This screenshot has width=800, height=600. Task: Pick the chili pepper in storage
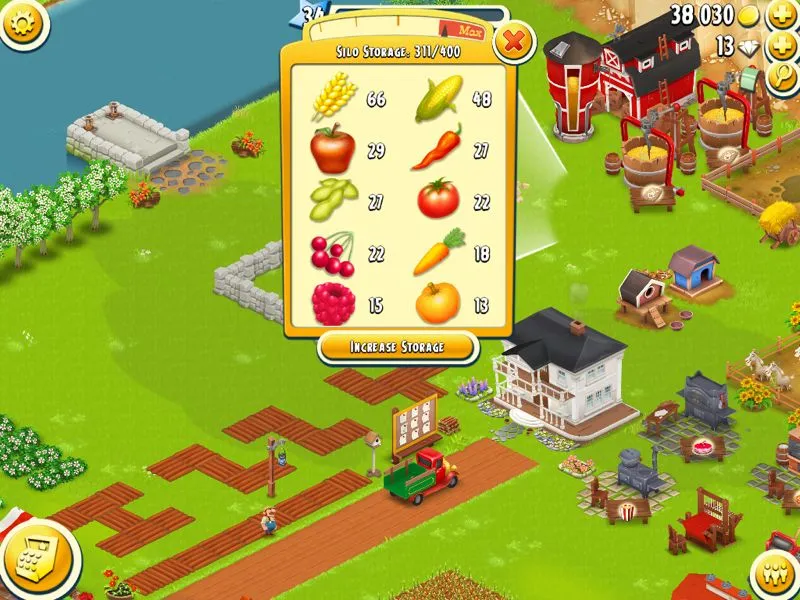pos(437,148)
